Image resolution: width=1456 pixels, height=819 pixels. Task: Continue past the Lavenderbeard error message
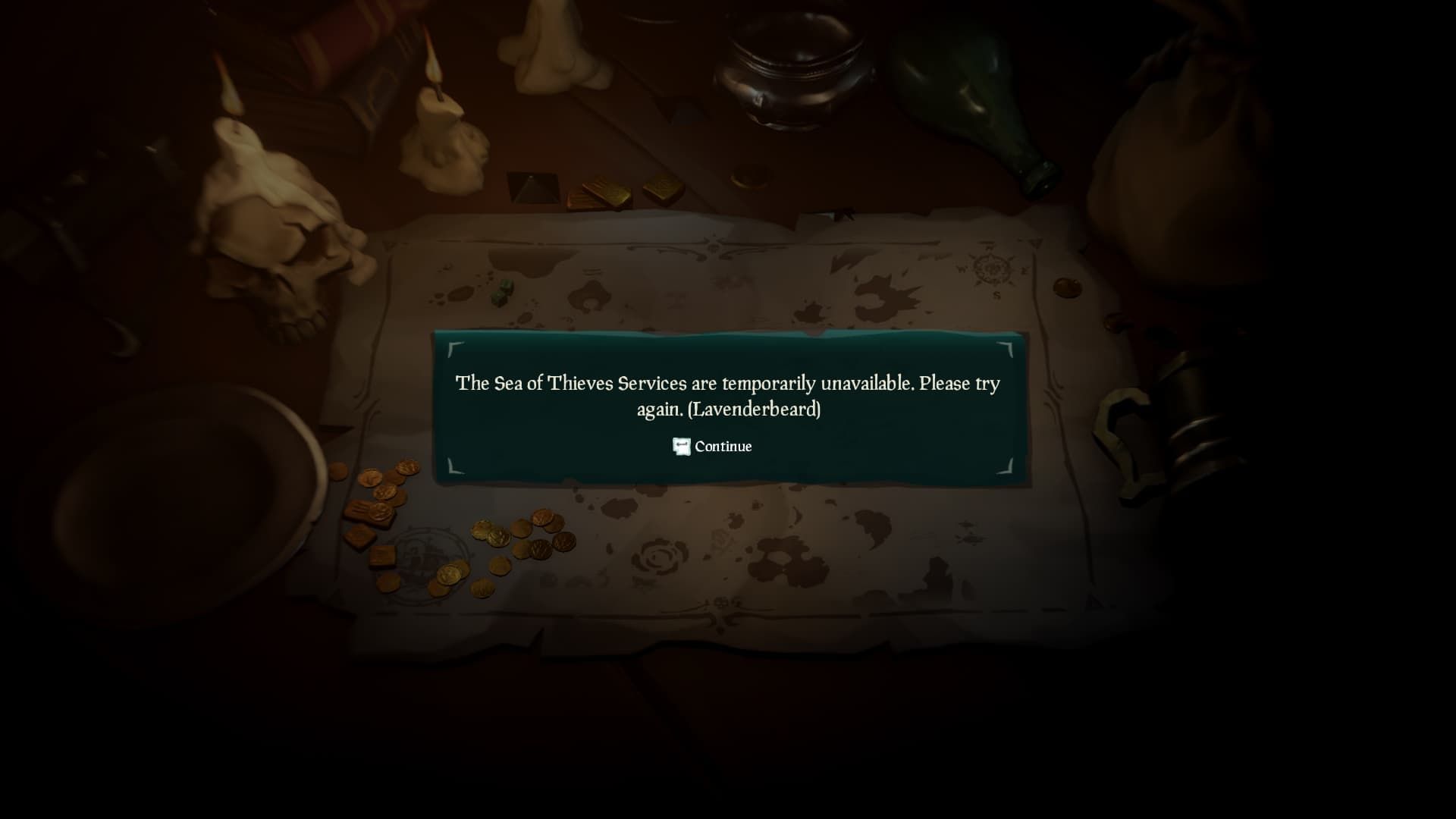click(x=713, y=447)
